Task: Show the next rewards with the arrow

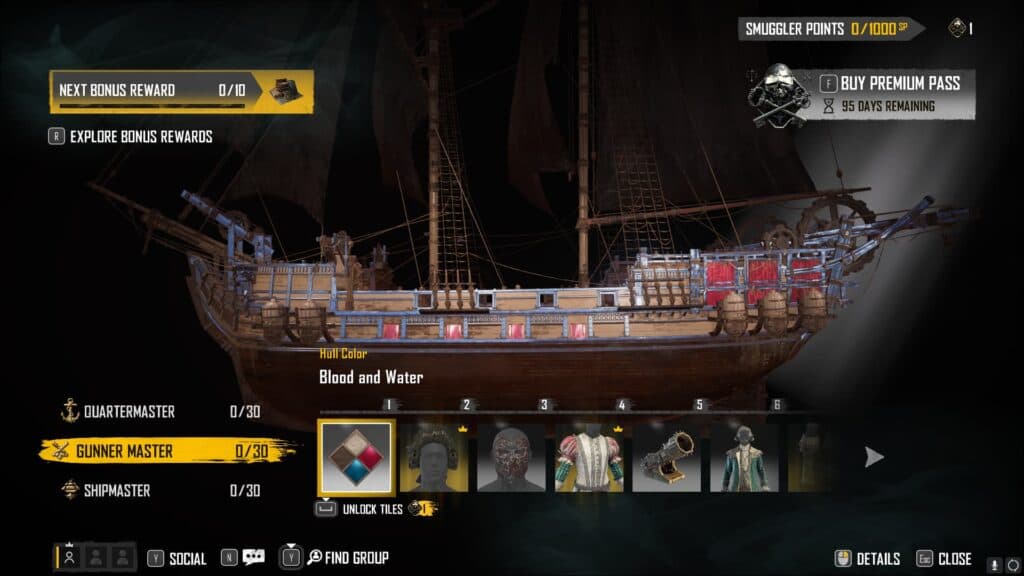Action: tap(874, 457)
